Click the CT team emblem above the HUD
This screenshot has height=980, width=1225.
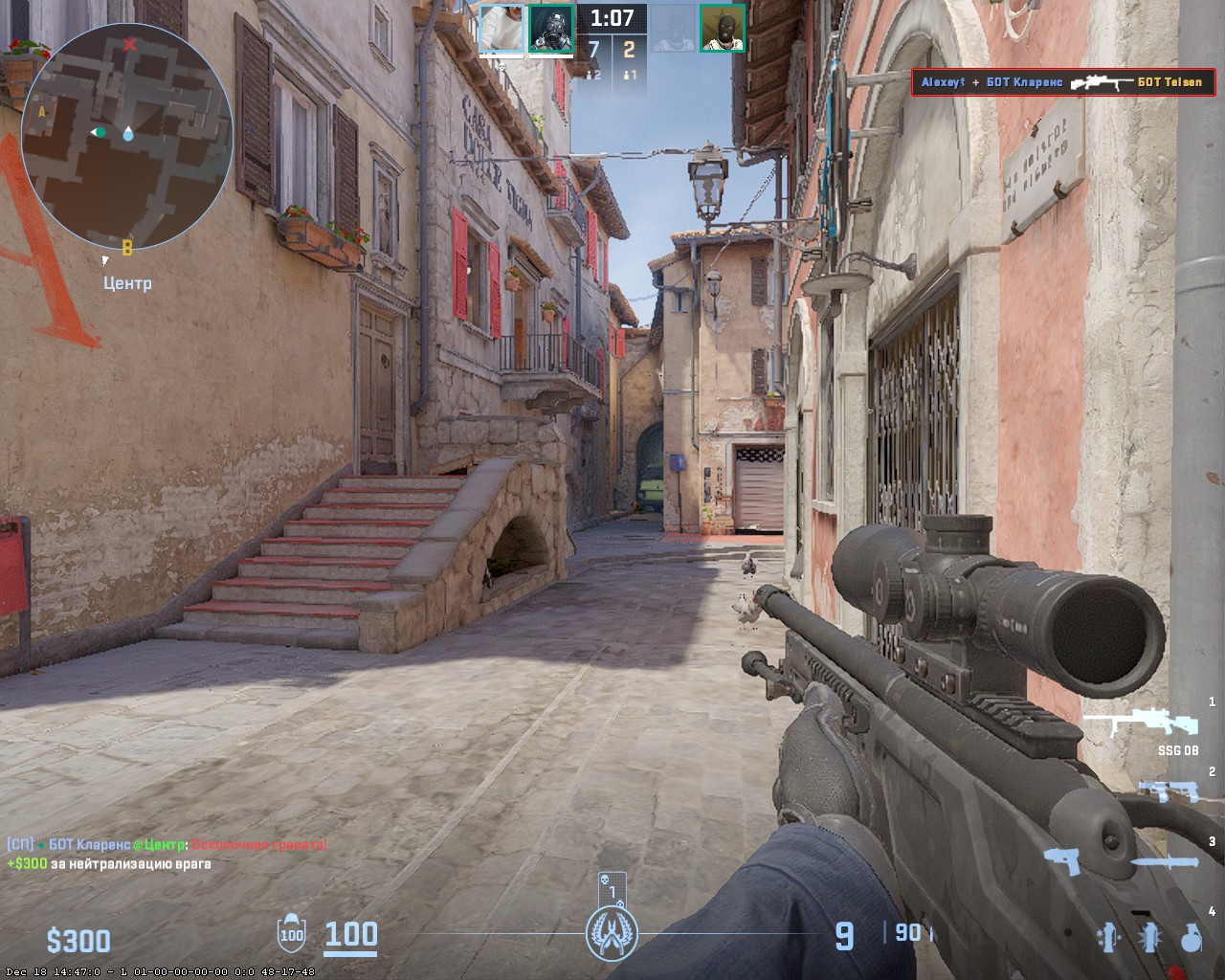(x=611, y=932)
